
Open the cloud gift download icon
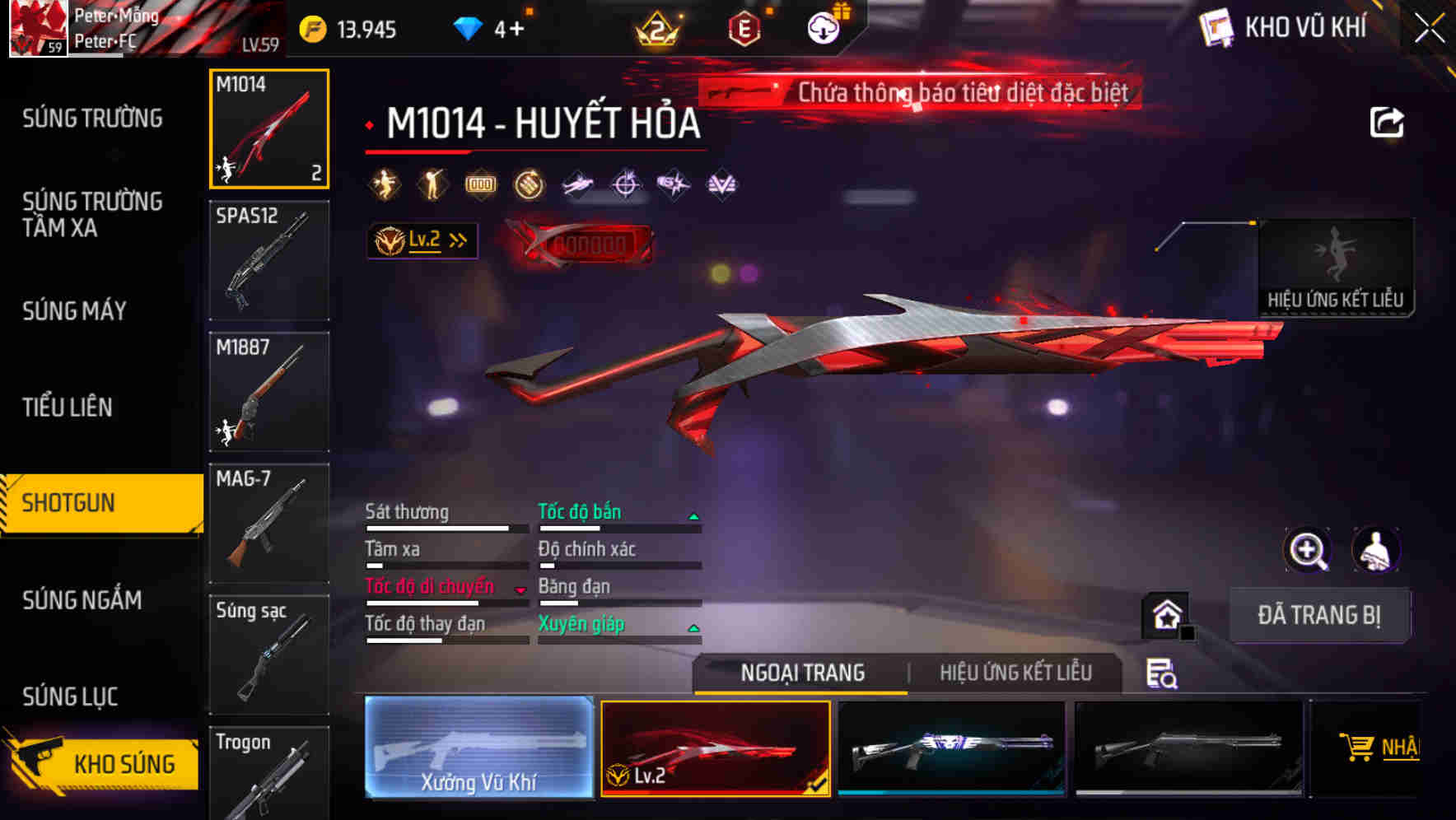(824, 26)
